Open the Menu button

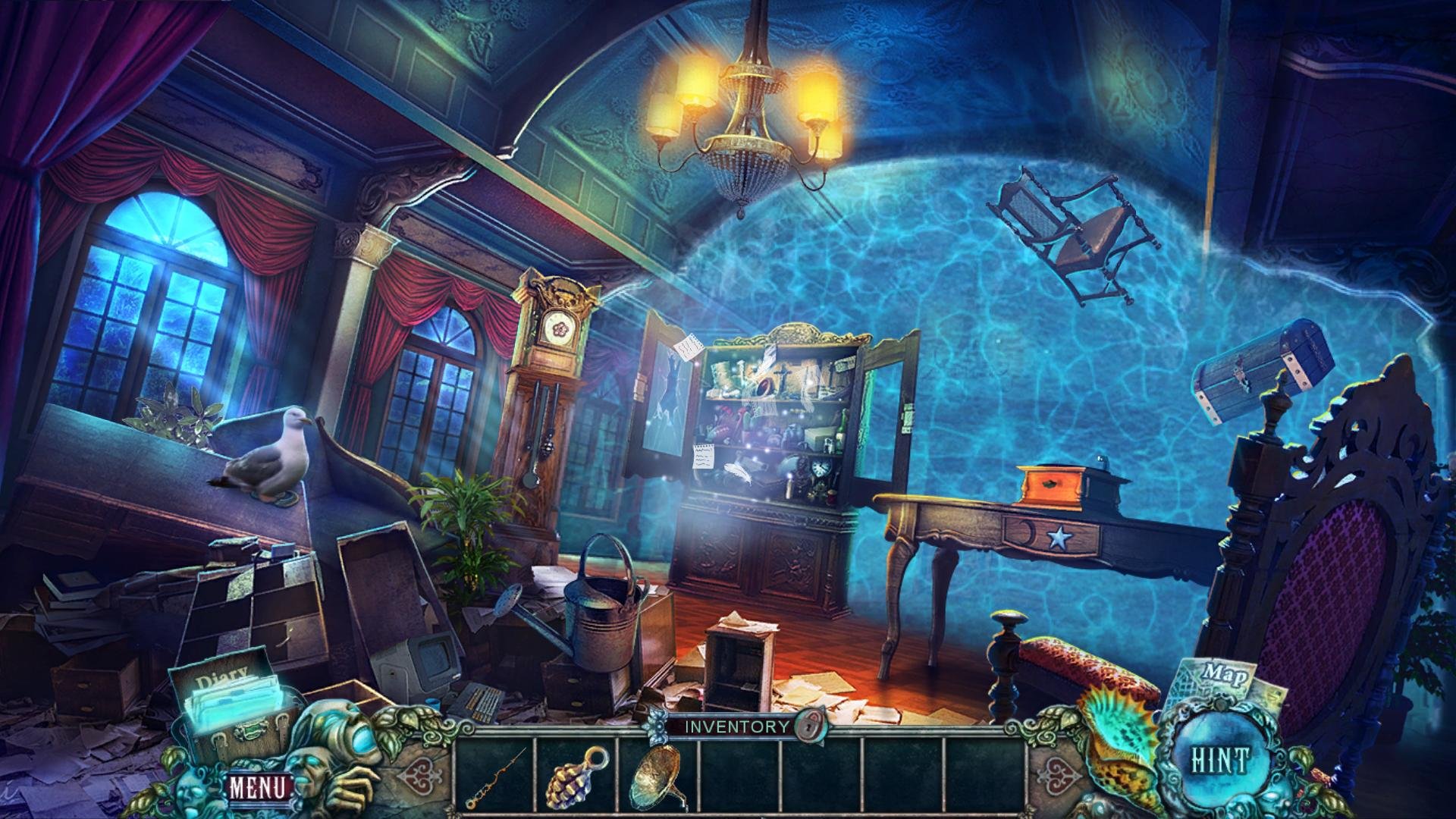[x=260, y=786]
